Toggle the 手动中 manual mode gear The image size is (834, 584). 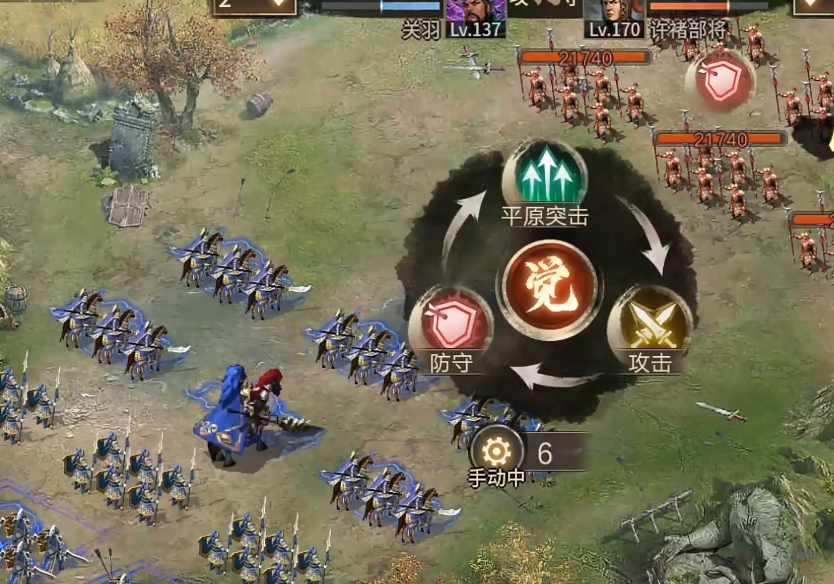pyautogui.click(x=496, y=449)
